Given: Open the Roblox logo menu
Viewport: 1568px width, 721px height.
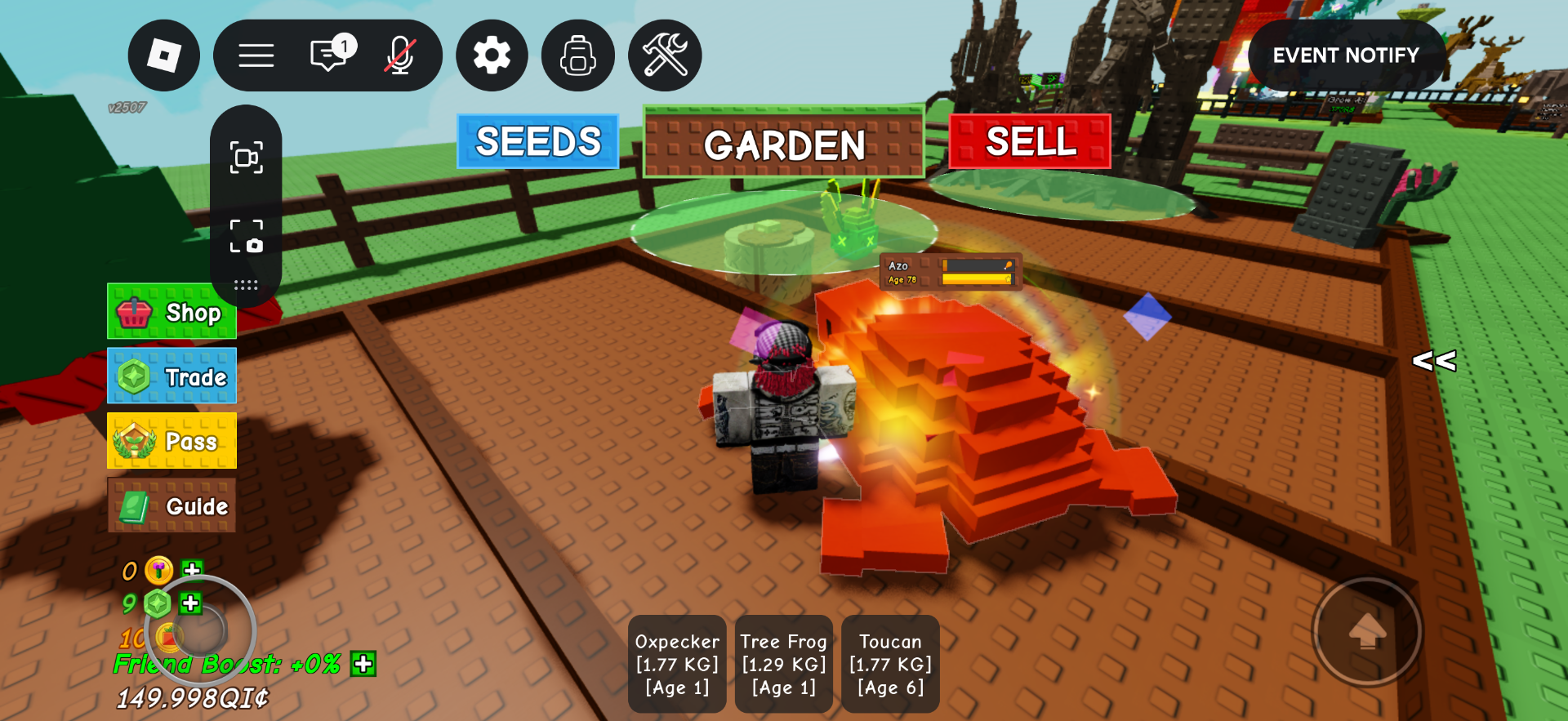Looking at the screenshot, I should [x=163, y=56].
